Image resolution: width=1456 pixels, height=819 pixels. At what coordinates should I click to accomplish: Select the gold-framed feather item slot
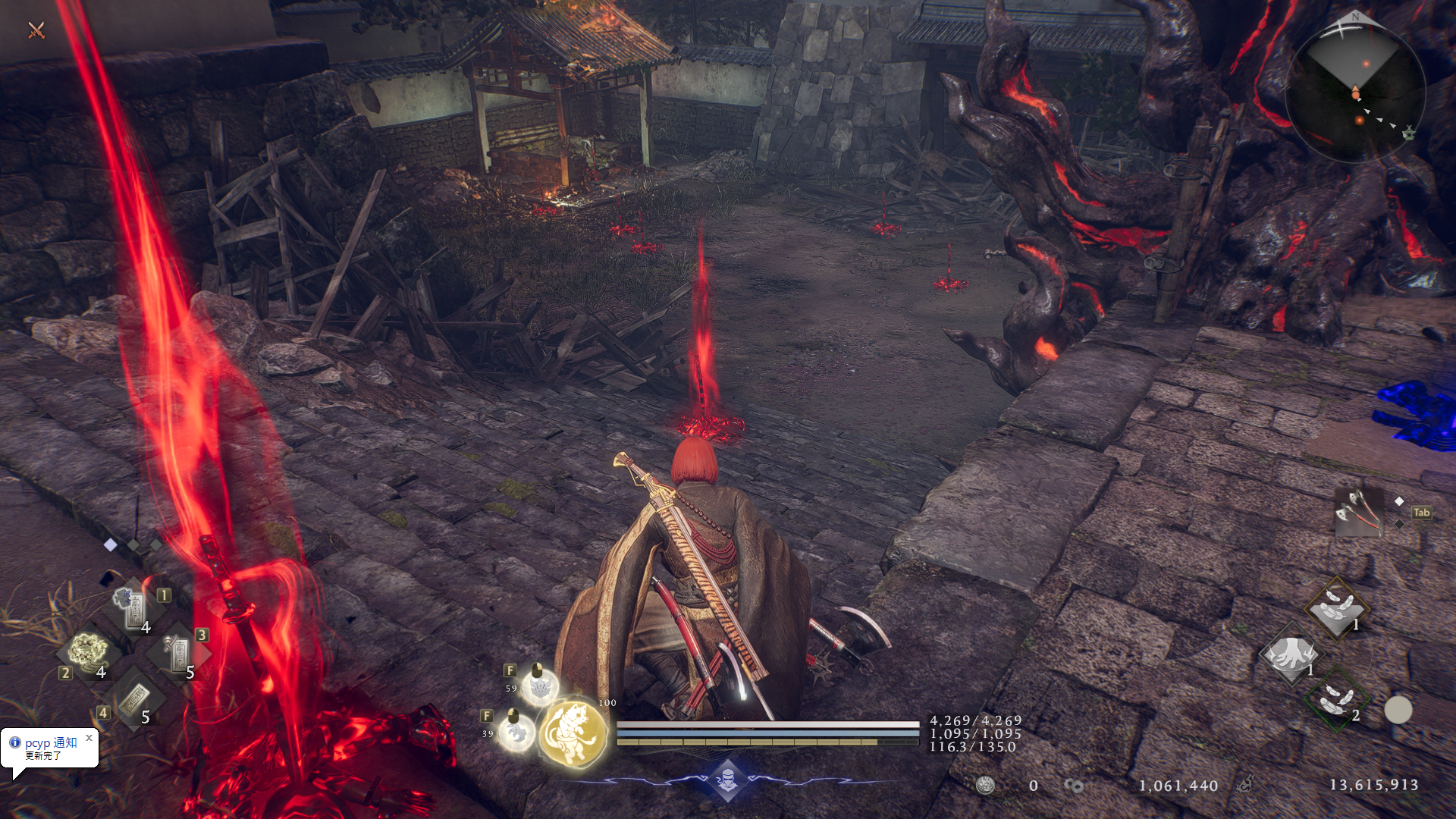pos(1336,608)
